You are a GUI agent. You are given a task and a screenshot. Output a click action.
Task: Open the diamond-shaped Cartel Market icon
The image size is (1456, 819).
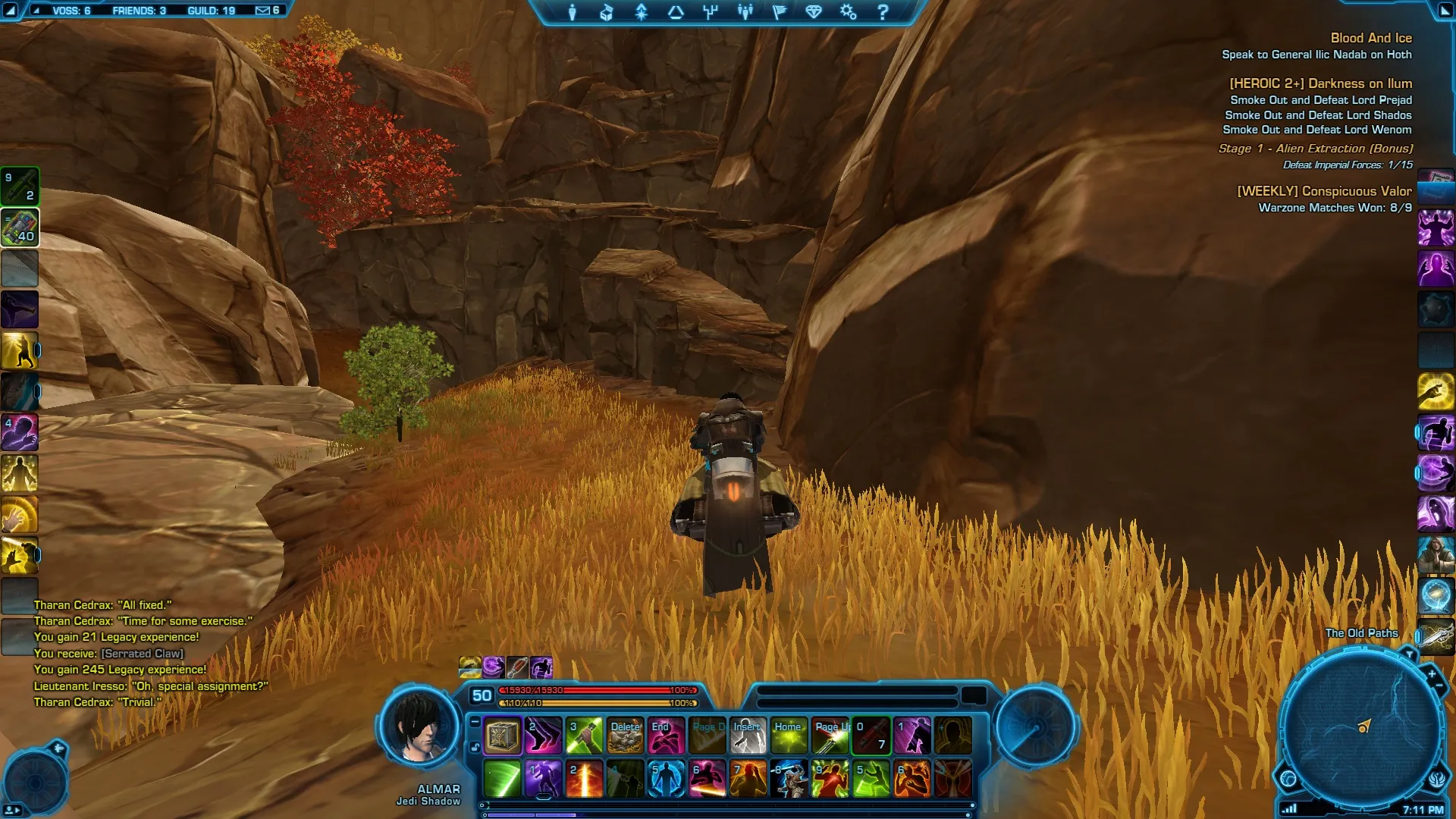pos(814,12)
